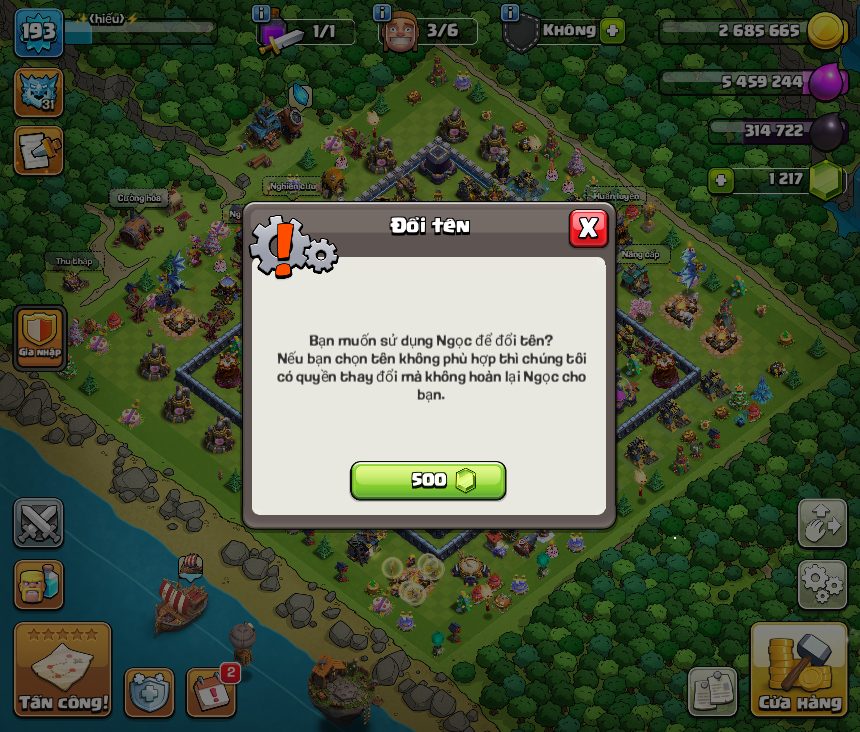Open the events calendar with badge

point(211,691)
